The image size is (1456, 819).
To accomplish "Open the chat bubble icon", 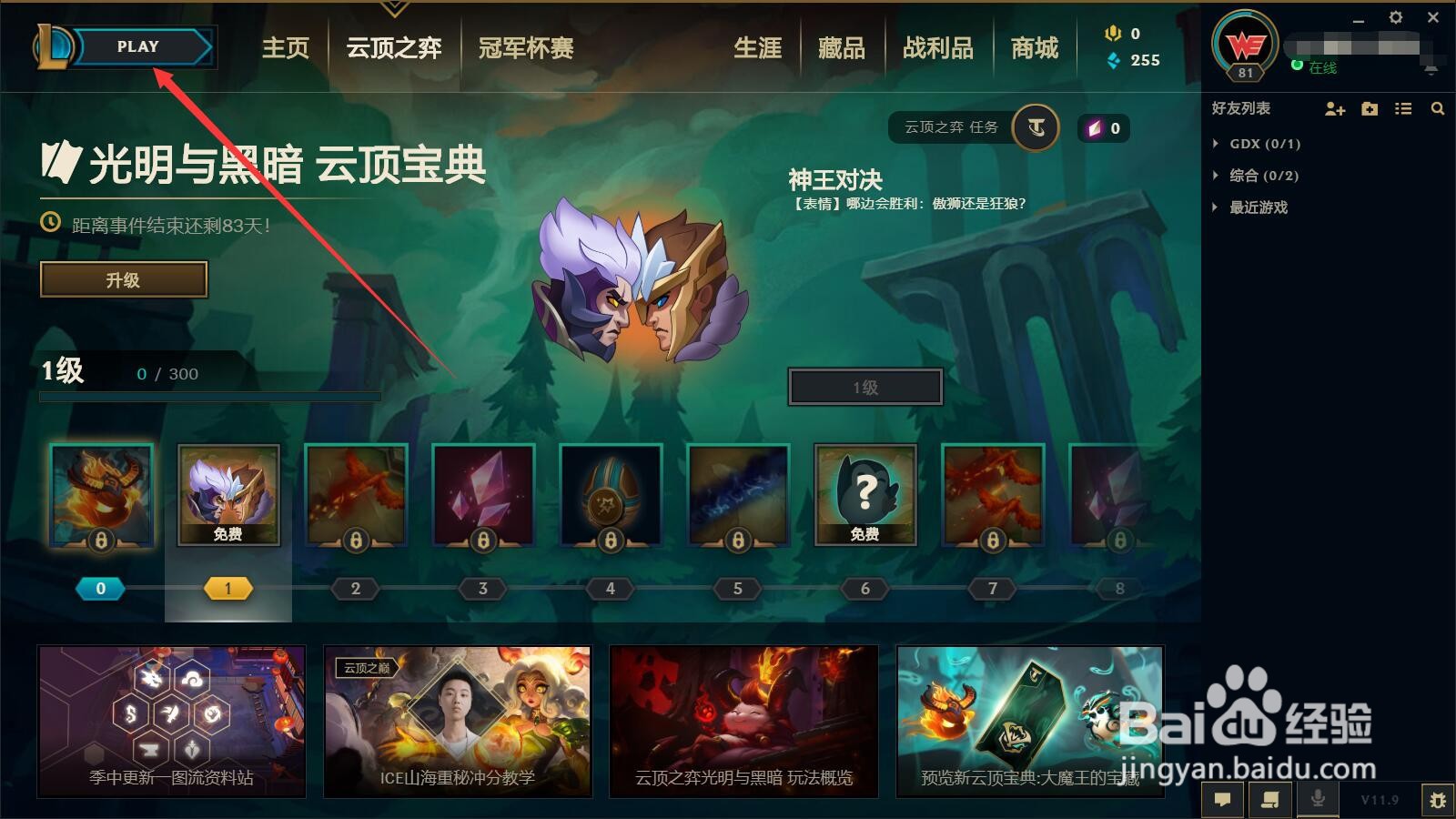I will tap(1223, 798).
